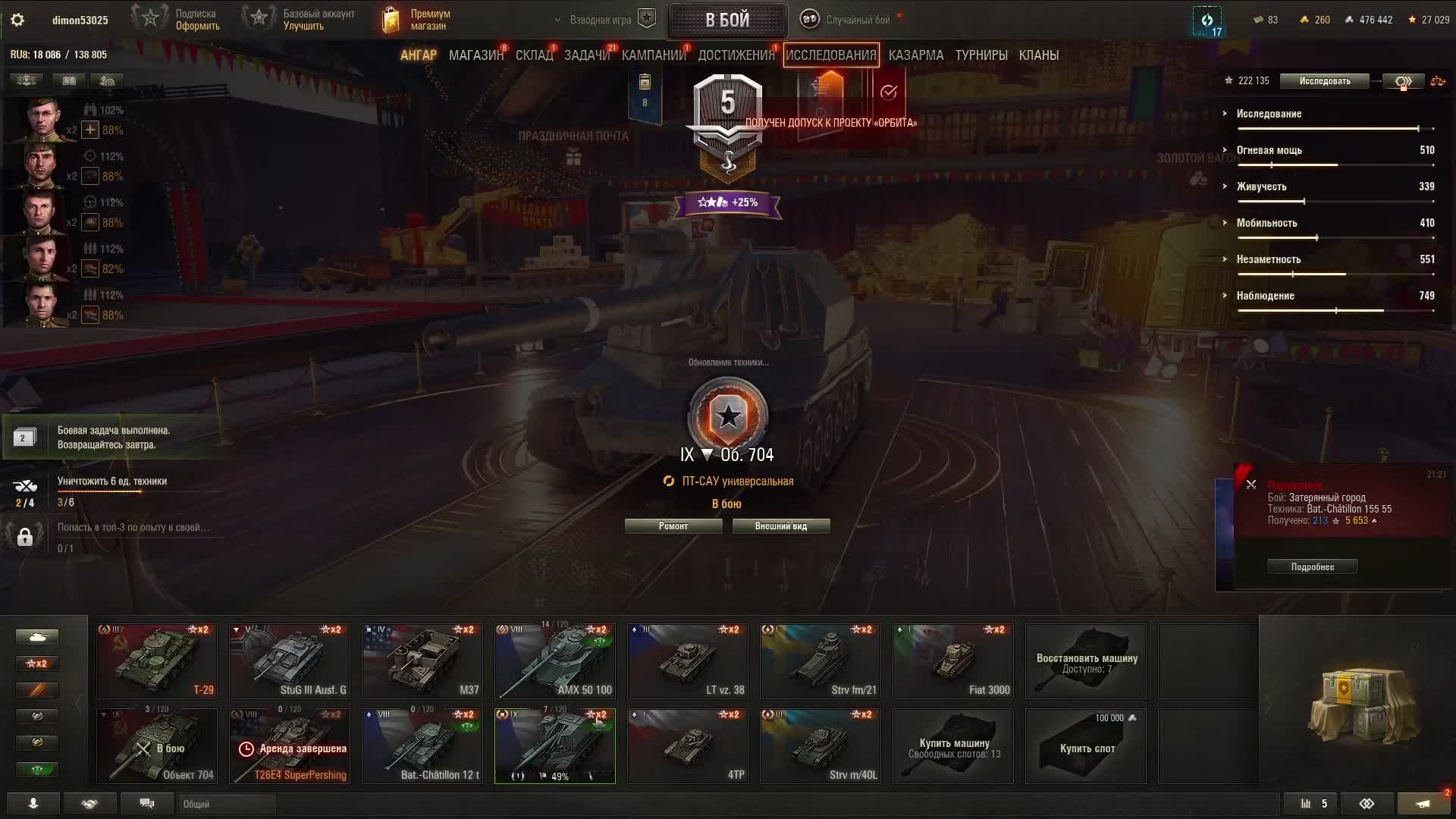Start battle with the В БОЙ button
The image size is (1456, 819).
(x=727, y=20)
